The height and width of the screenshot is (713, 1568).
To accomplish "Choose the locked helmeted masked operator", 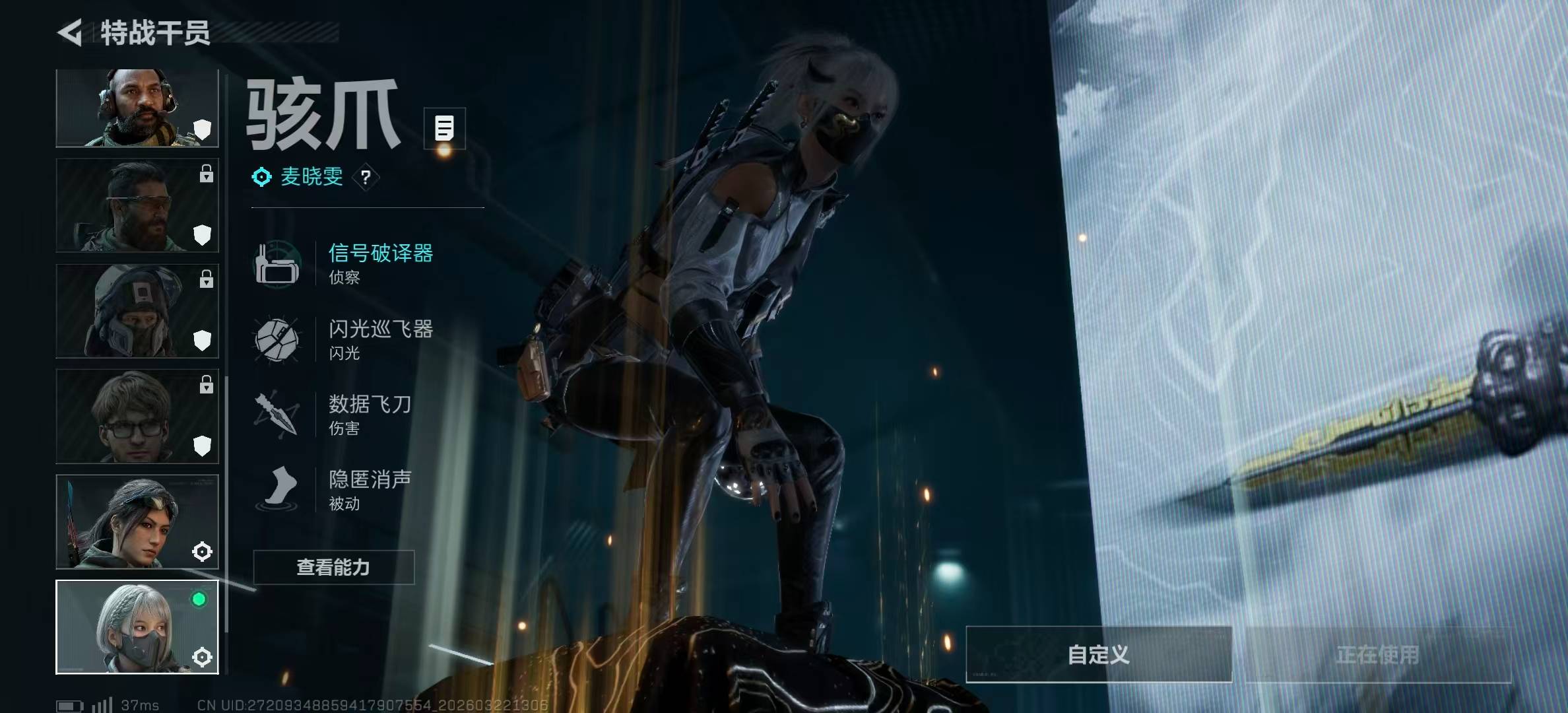I will coord(137,311).
